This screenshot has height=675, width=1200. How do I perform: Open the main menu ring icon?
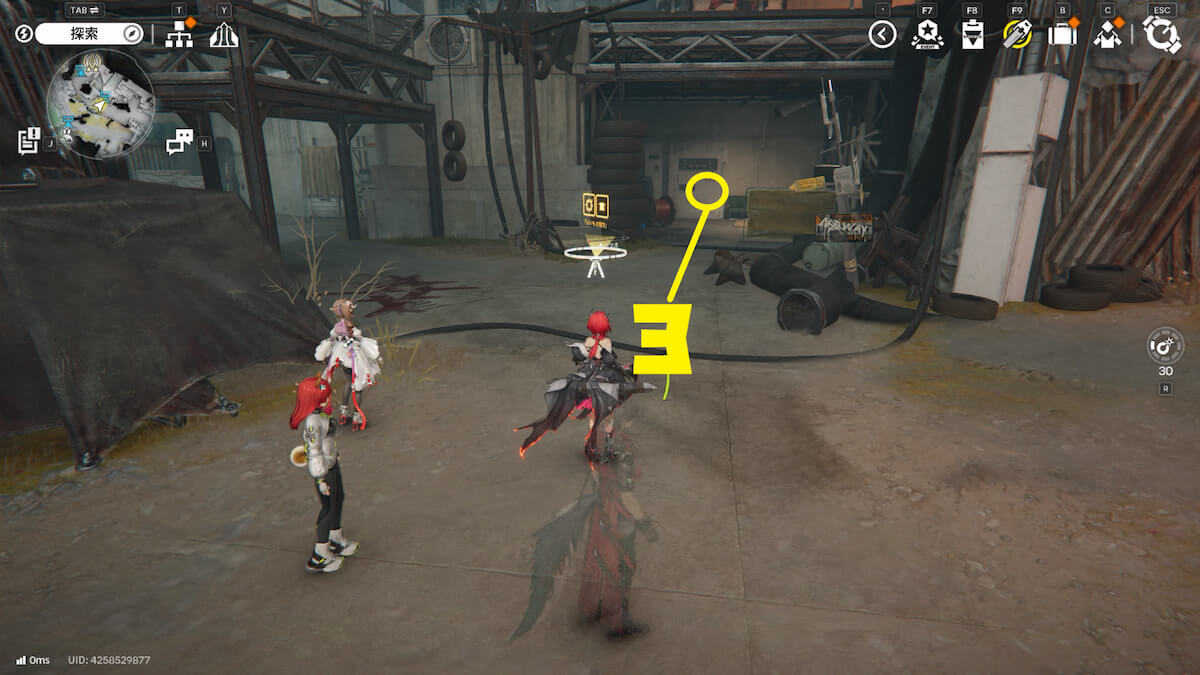pos(1162,35)
